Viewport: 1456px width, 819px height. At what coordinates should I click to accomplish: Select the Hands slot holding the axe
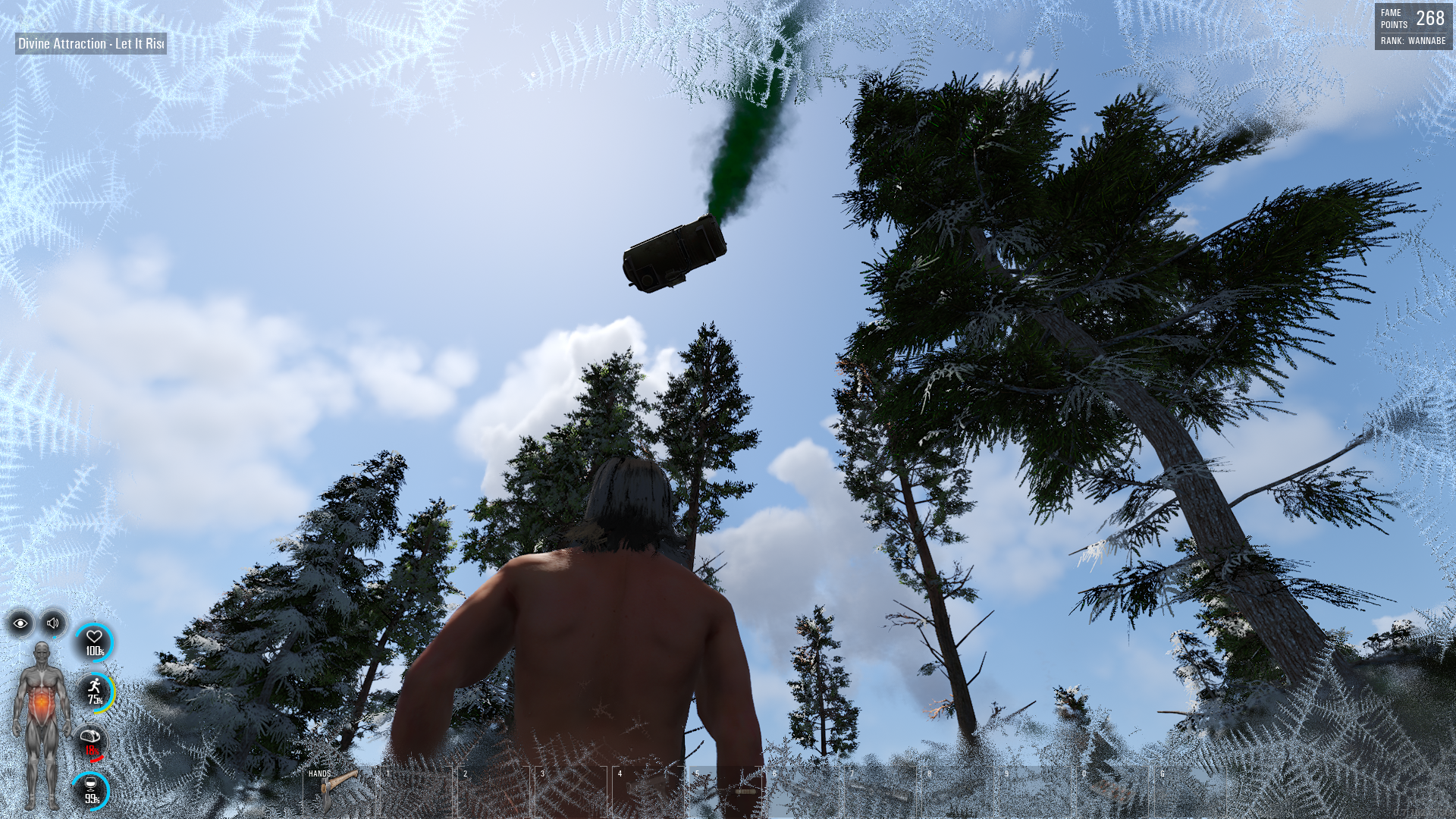click(x=338, y=791)
